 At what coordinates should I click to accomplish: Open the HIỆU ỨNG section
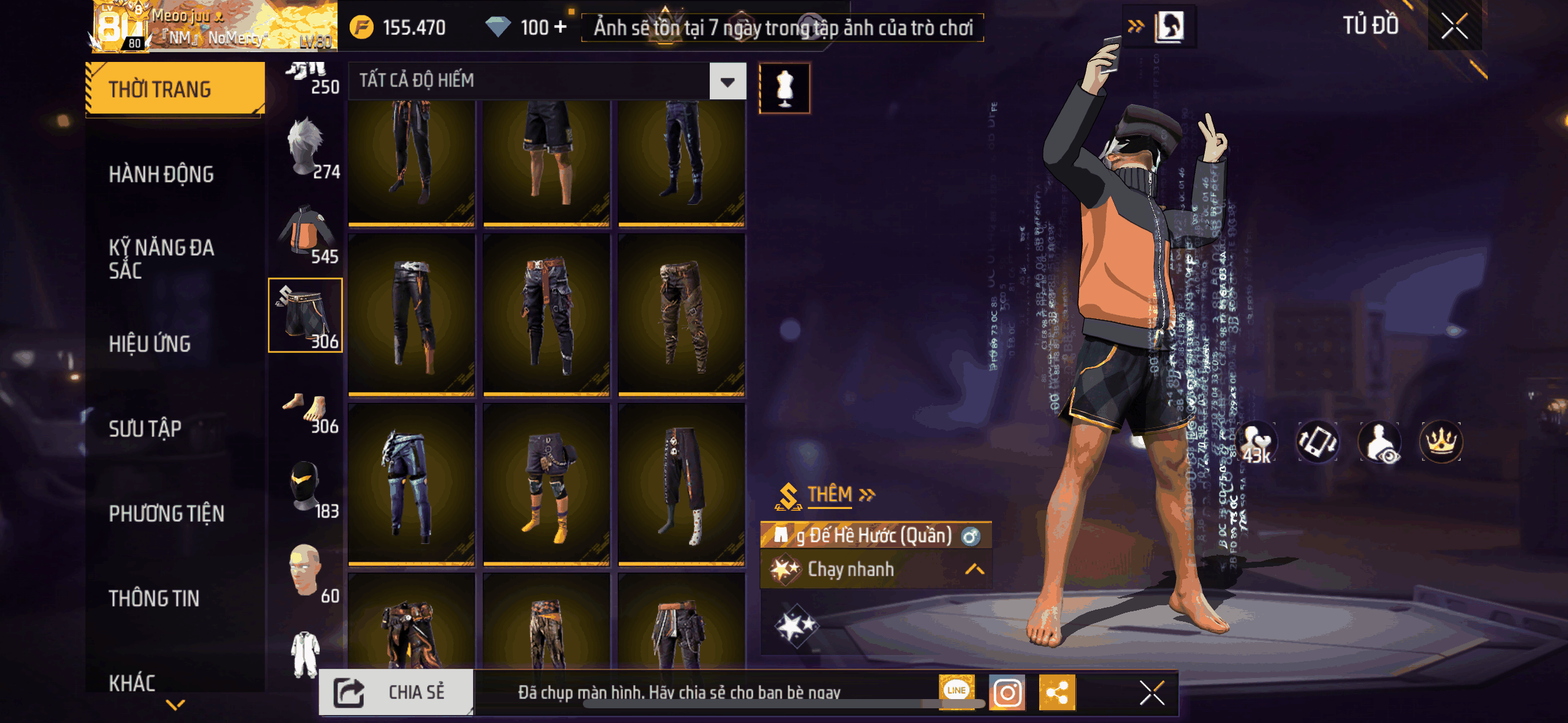click(x=150, y=344)
